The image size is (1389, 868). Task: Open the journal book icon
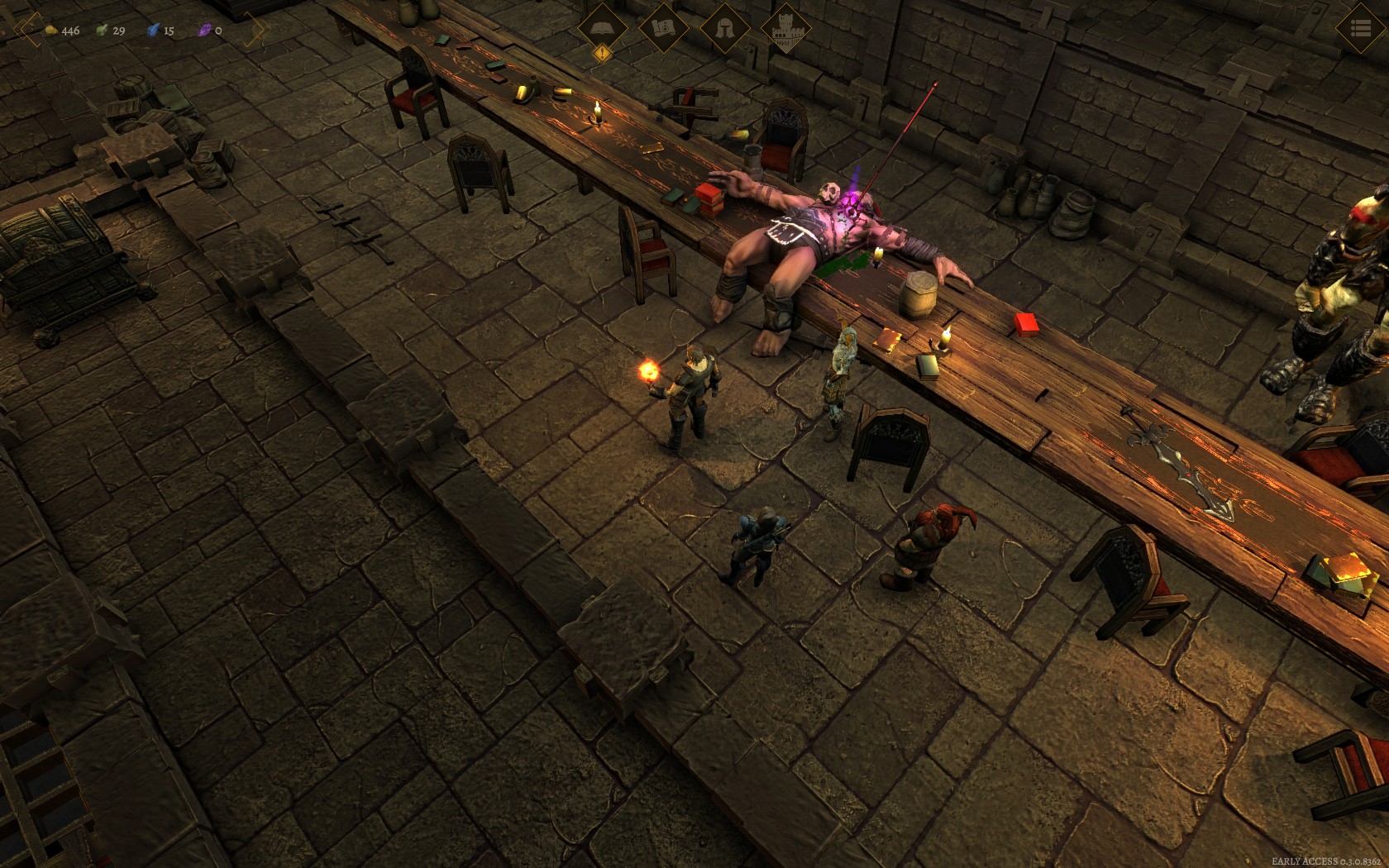click(603, 27)
